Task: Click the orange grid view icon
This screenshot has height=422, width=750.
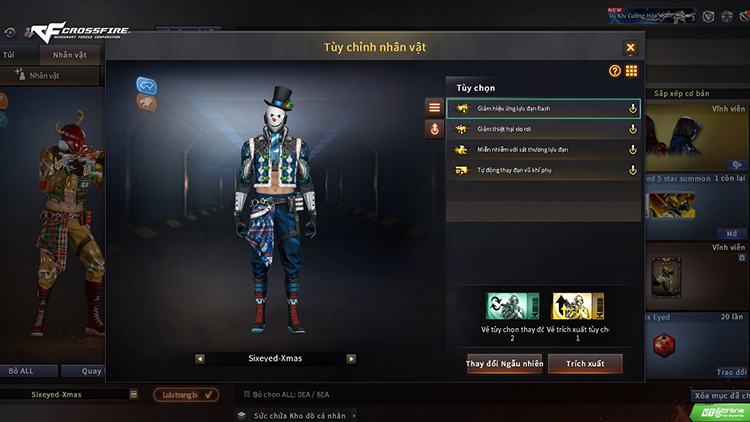Action: point(632,71)
